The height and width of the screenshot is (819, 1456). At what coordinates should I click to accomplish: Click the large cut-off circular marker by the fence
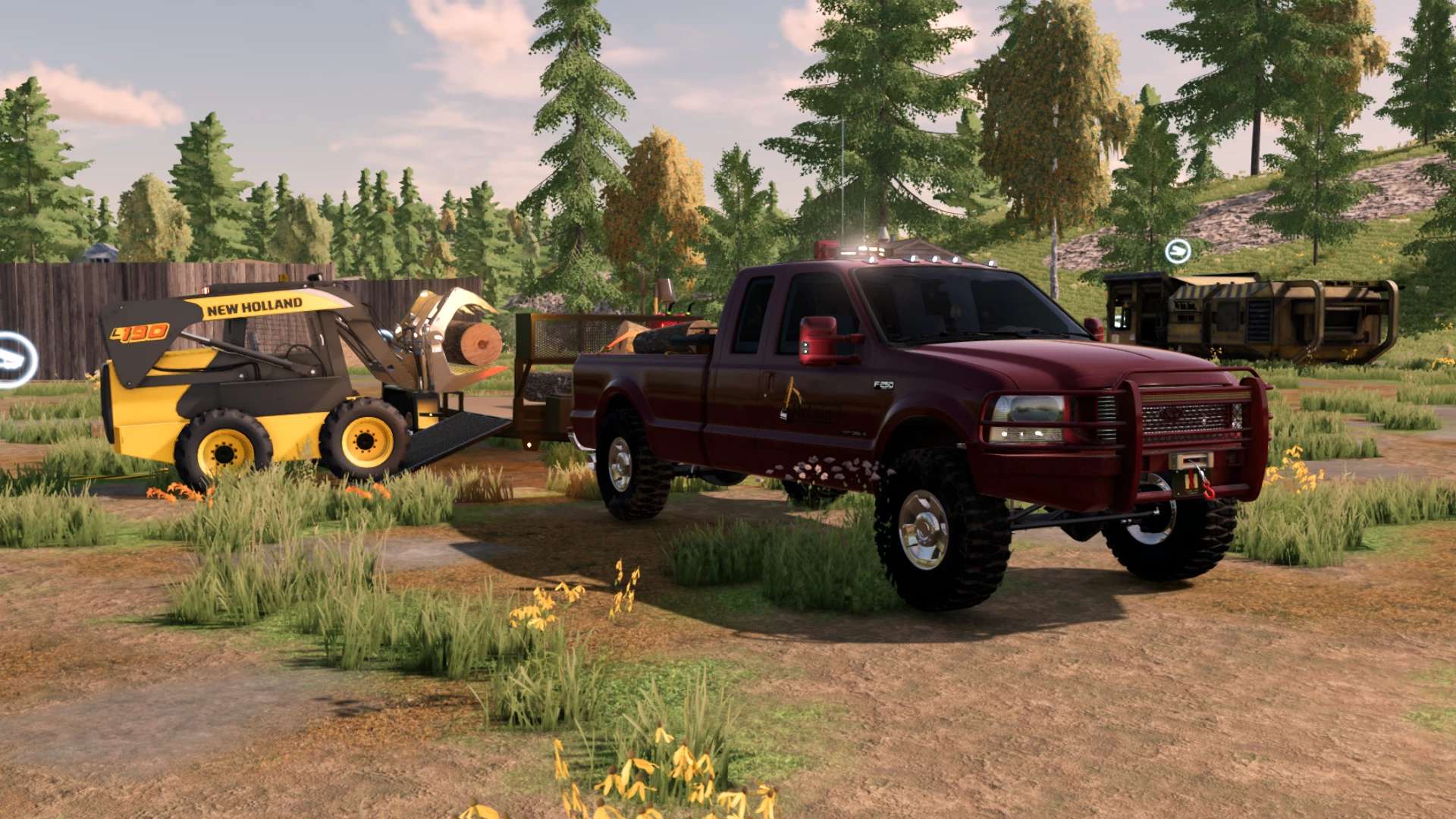(15, 360)
